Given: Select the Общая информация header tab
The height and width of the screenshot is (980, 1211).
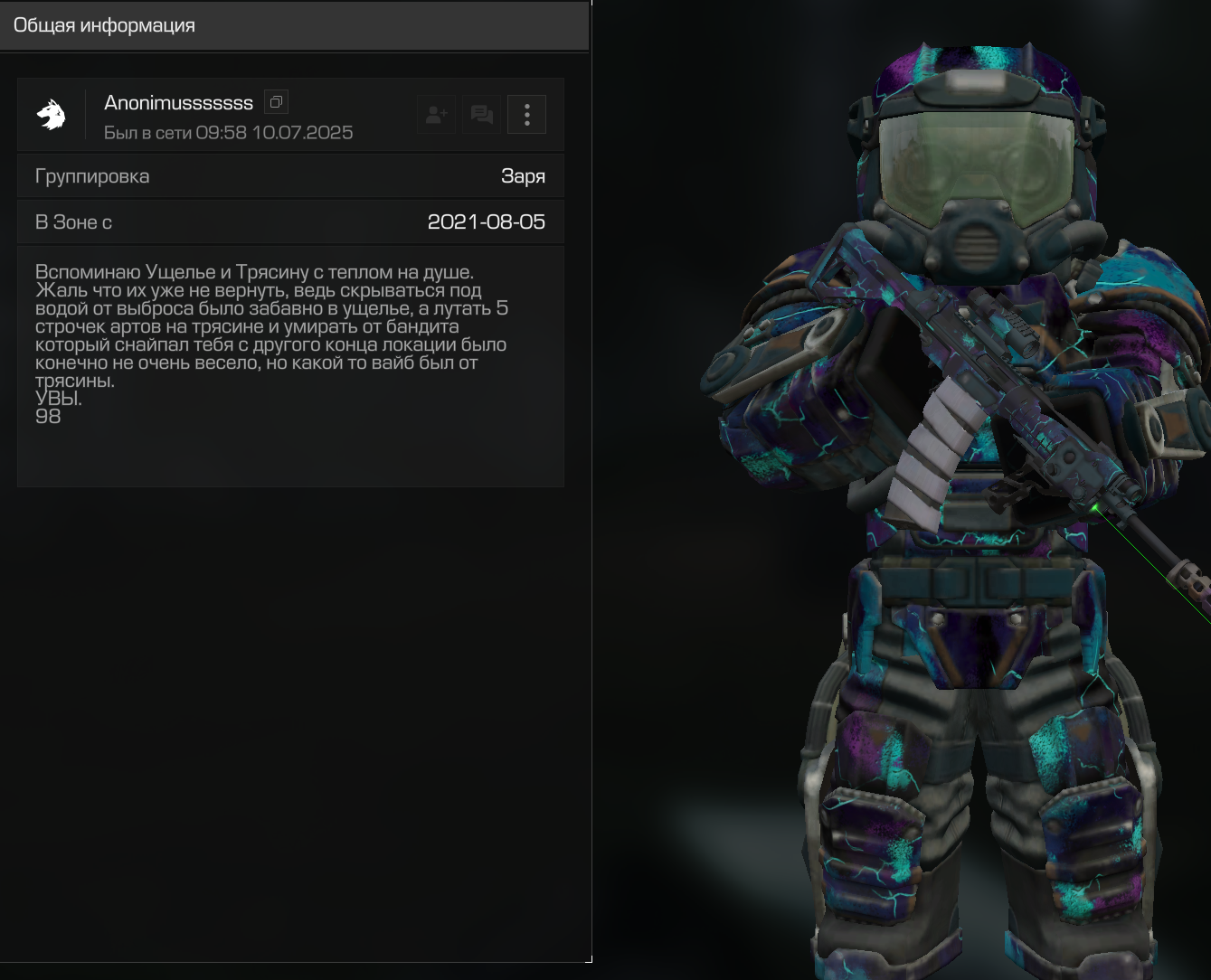Looking at the screenshot, I should (104, 25).
